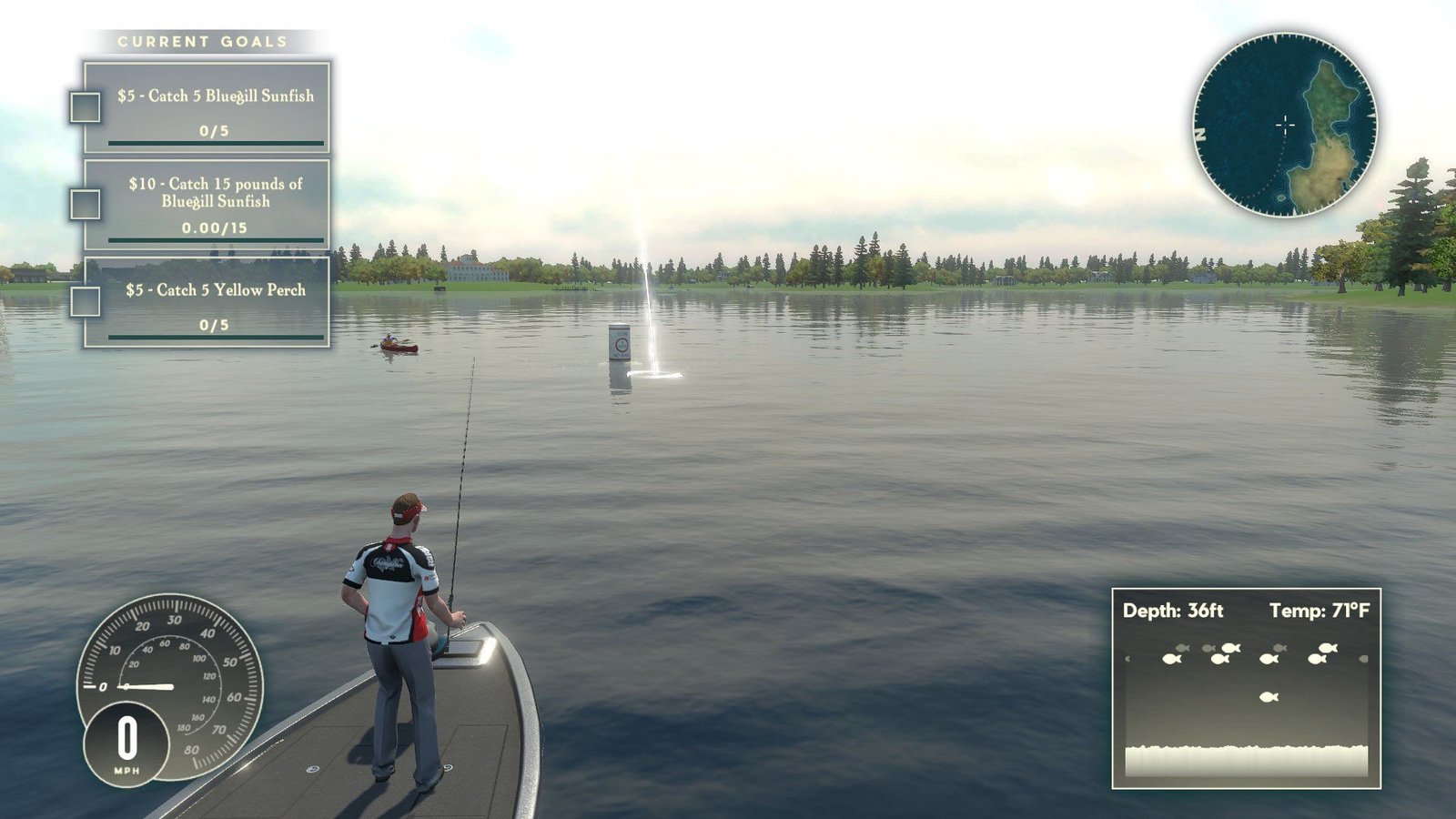Viewport: 1456px width, 819px height.
Task: Mark the $10 Bluegill Sunfish goal checkbox
Action: (x=87, y=205)
